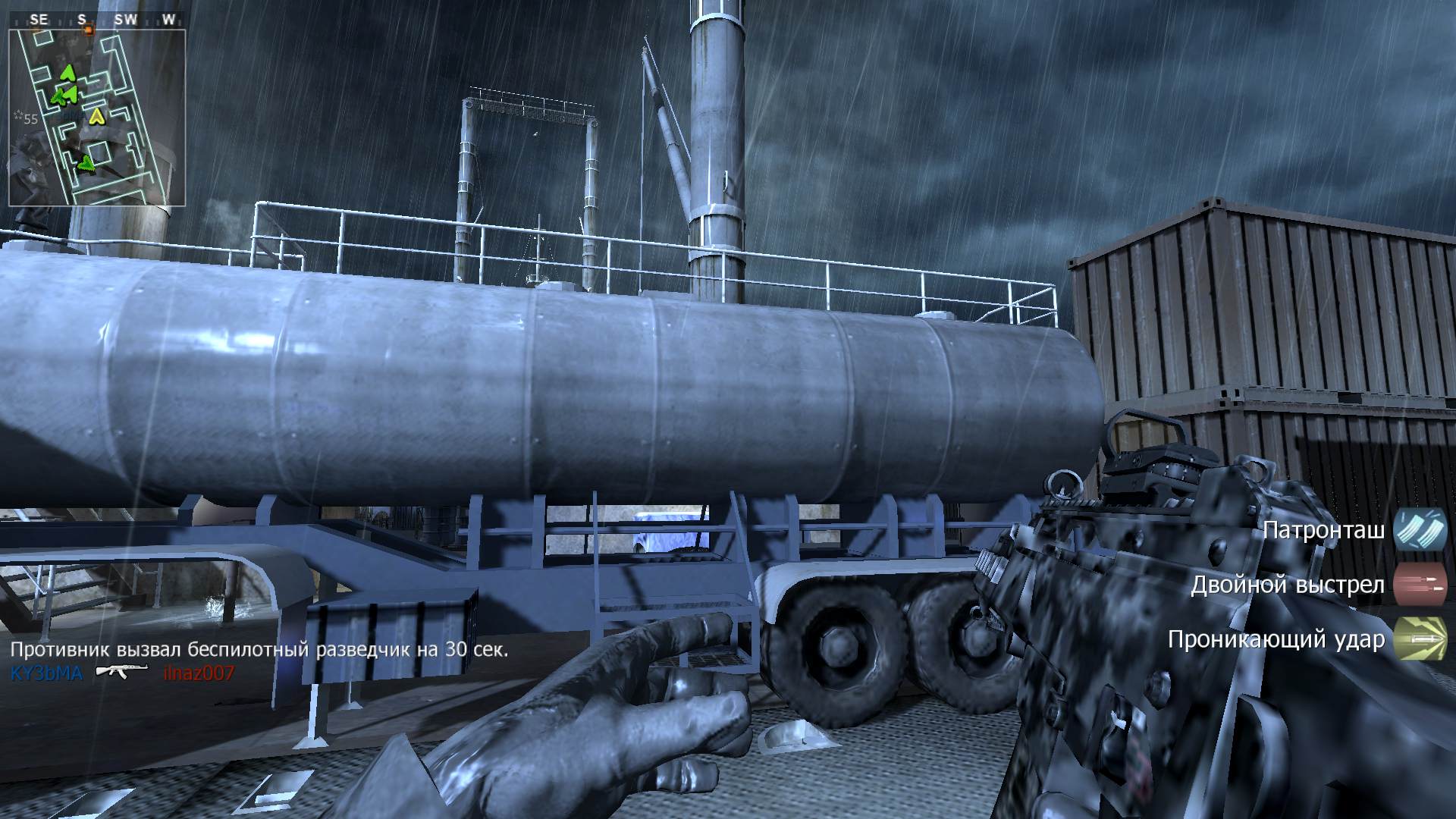Image resolution: width=1456 pixels, height=819 pixels.
Task: Select the KY3bMA name in kill feed
Action: [46, 673]
